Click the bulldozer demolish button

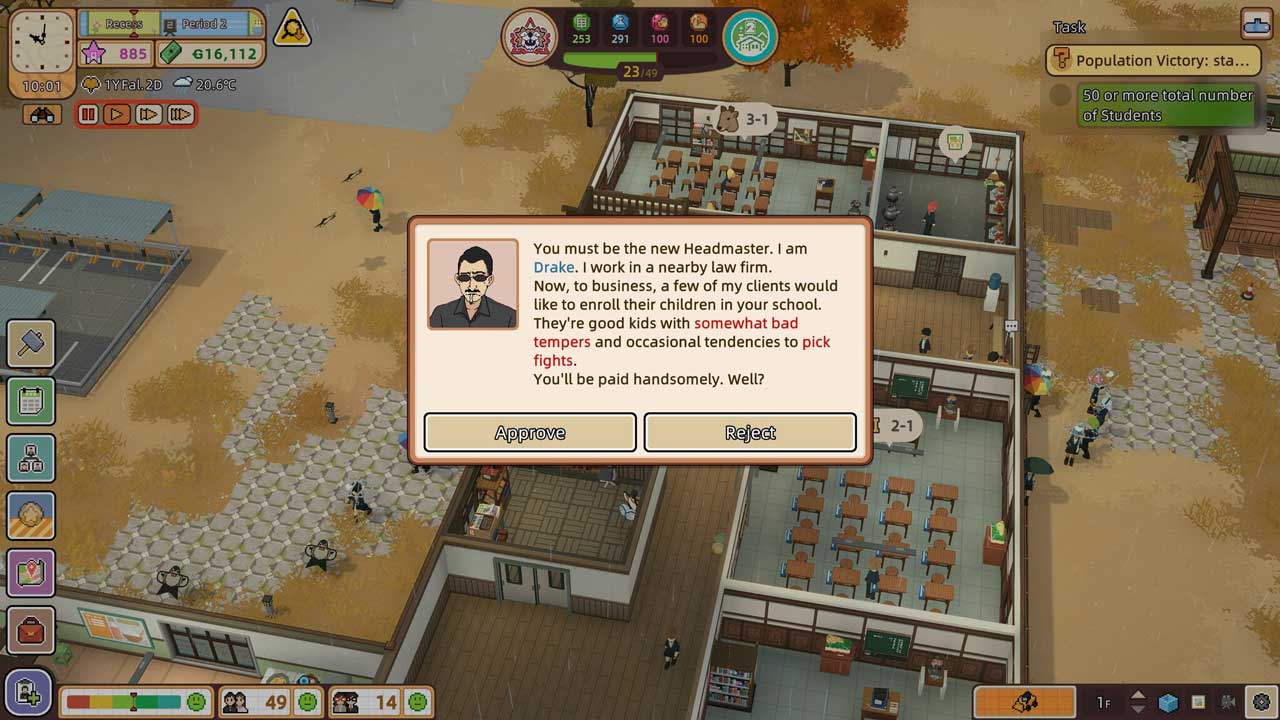(1024, 702)
